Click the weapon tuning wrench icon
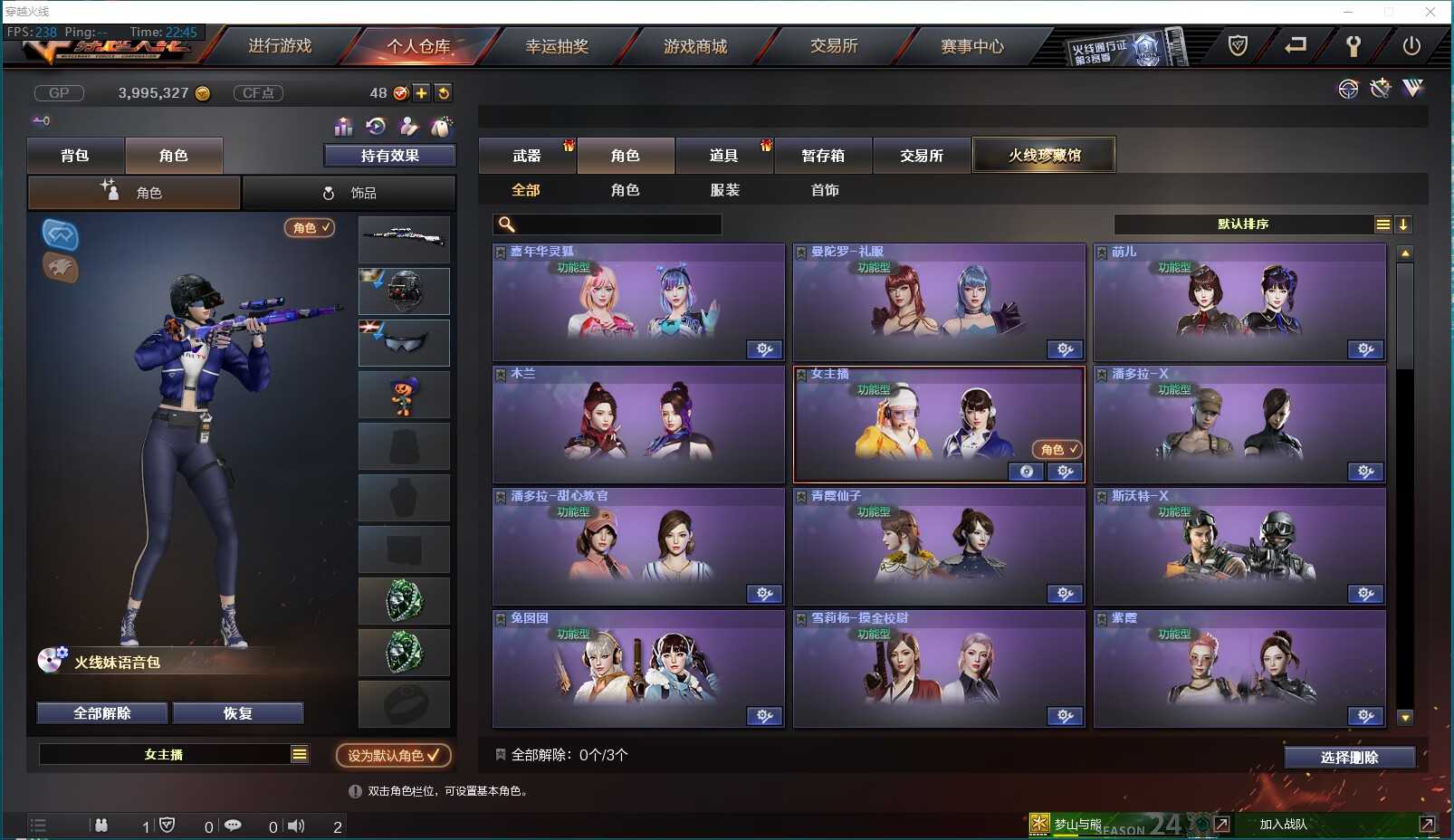 1380,89
